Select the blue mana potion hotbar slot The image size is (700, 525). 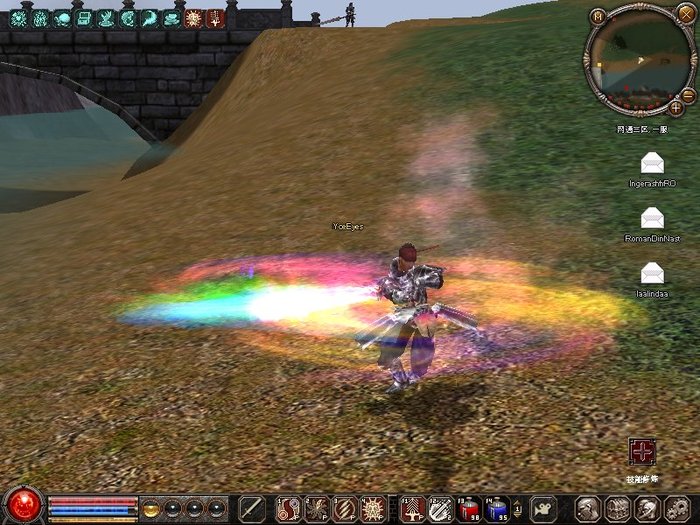point(497,508)
